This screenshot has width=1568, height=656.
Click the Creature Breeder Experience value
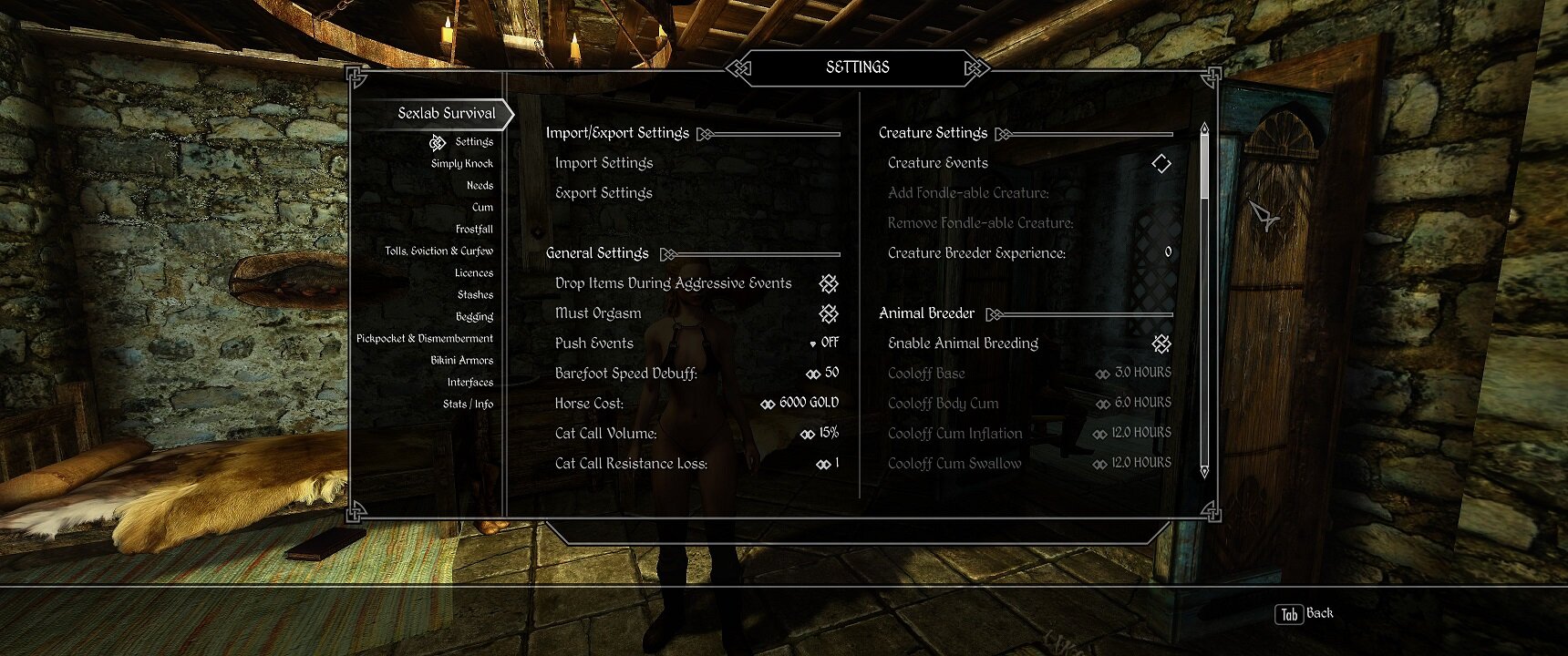coord(1167,252)
